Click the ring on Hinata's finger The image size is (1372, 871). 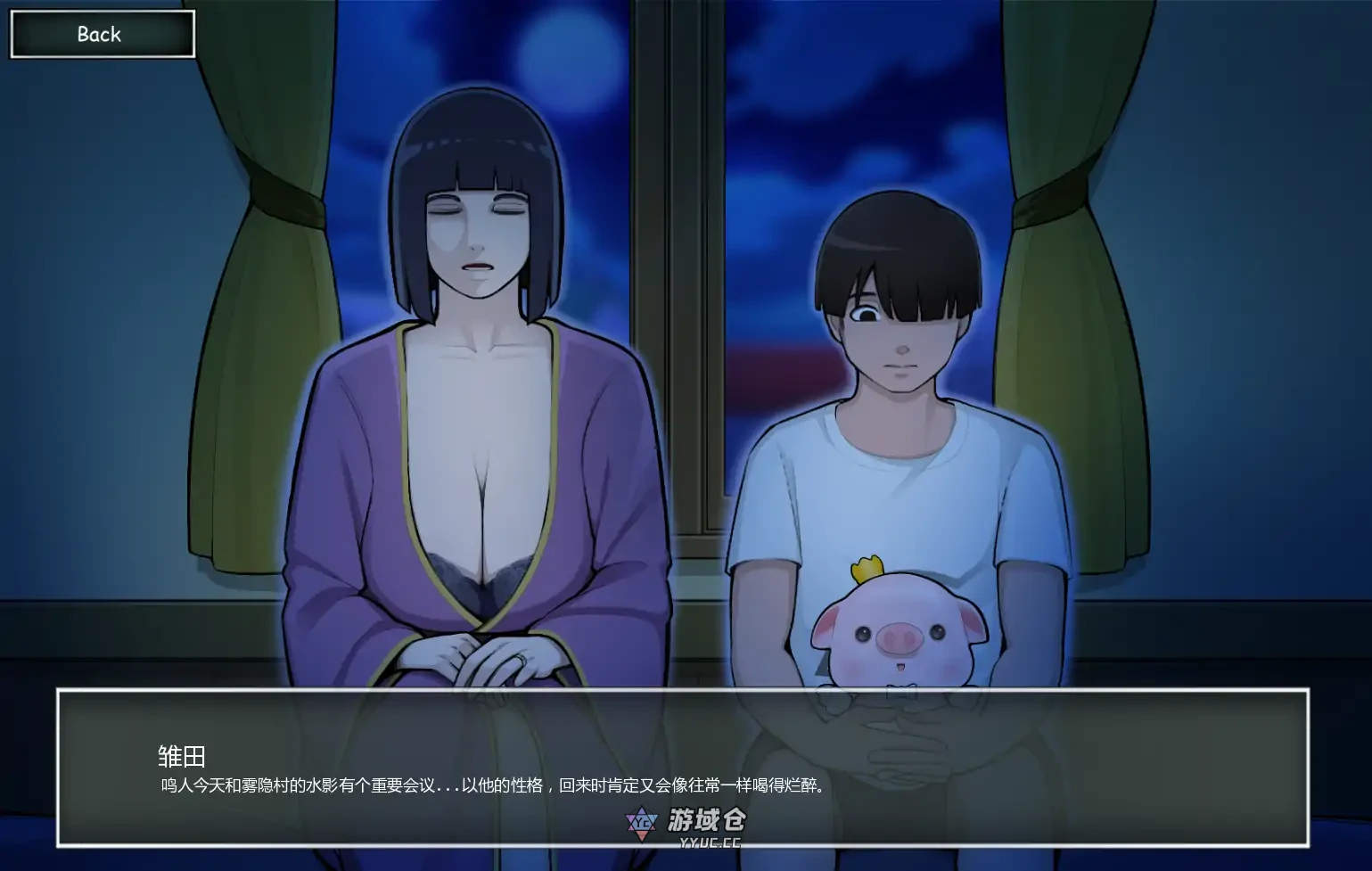(522, 658)
